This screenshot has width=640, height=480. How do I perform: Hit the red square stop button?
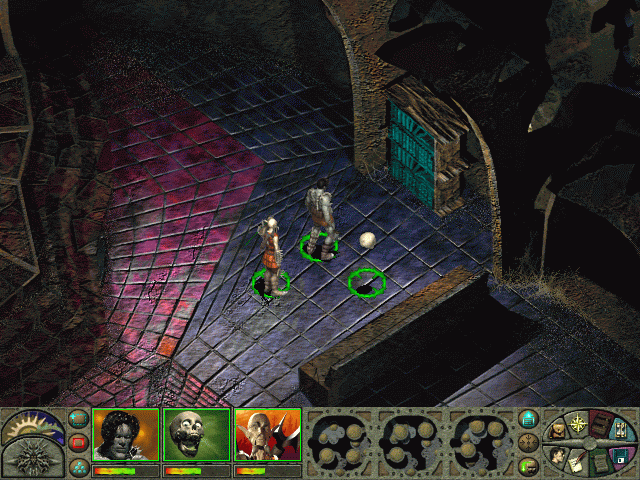pos(78,442)
